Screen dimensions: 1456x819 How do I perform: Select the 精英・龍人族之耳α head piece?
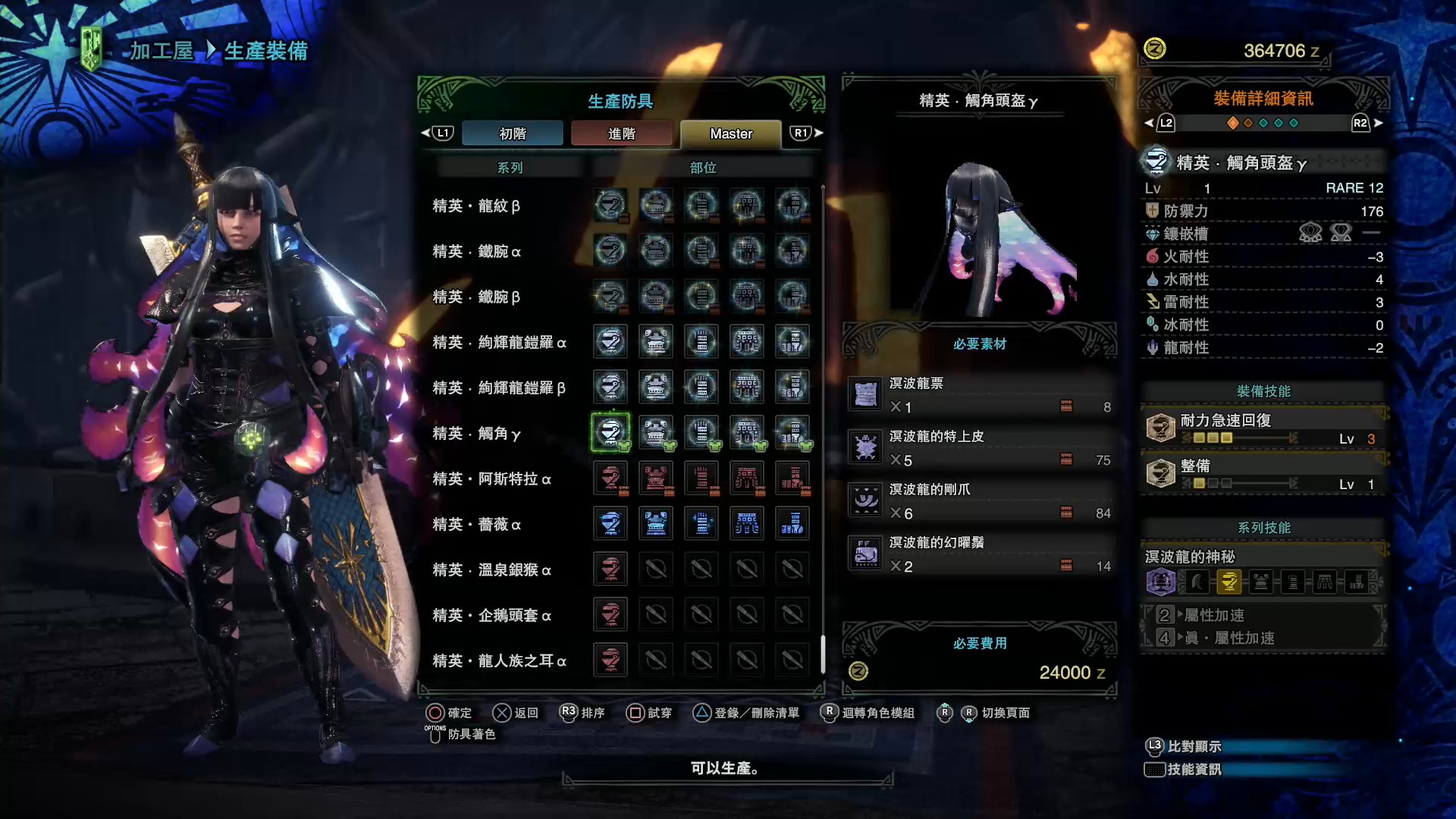(610, 661)
